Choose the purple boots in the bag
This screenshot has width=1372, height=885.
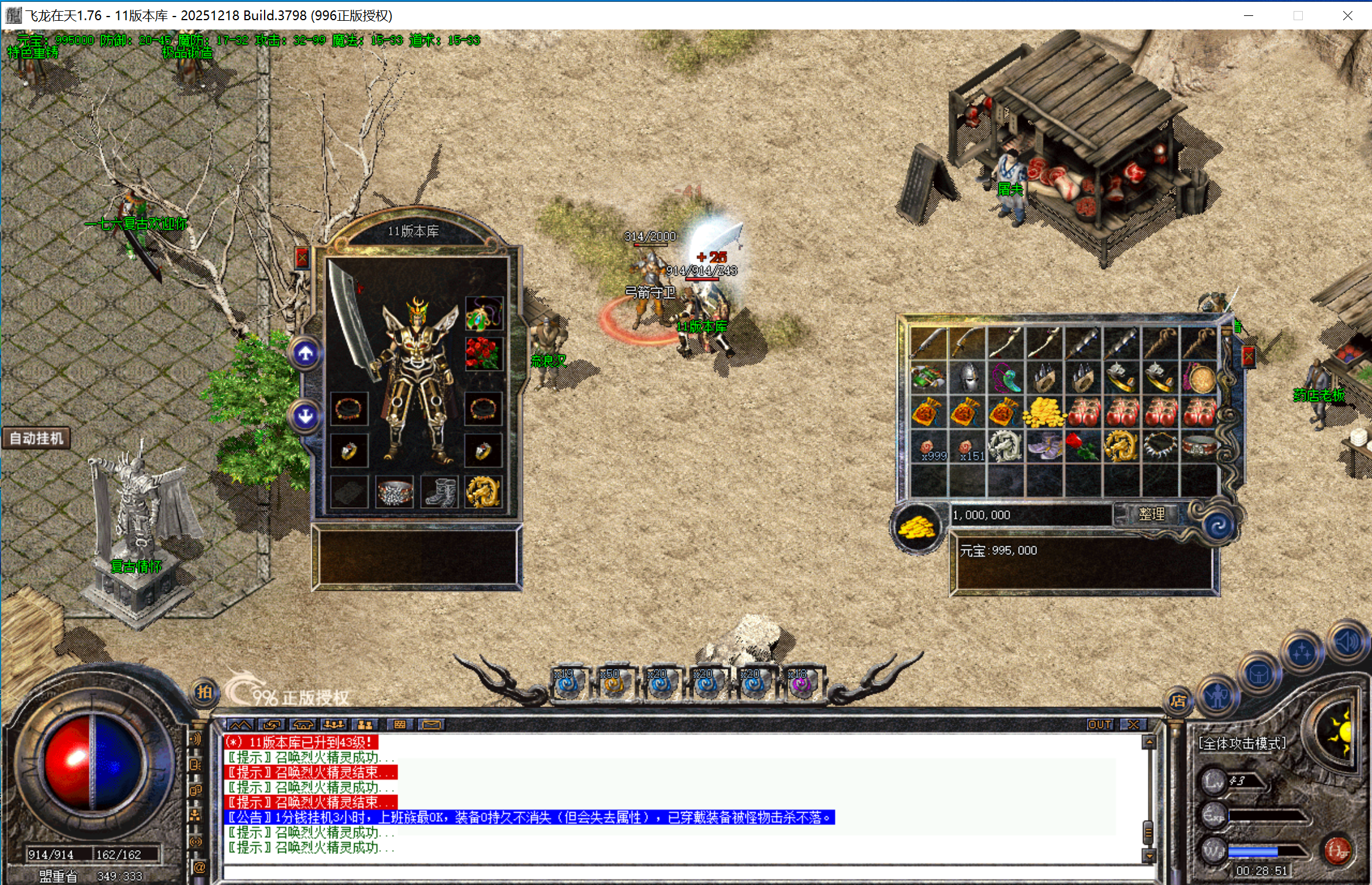1044,447
